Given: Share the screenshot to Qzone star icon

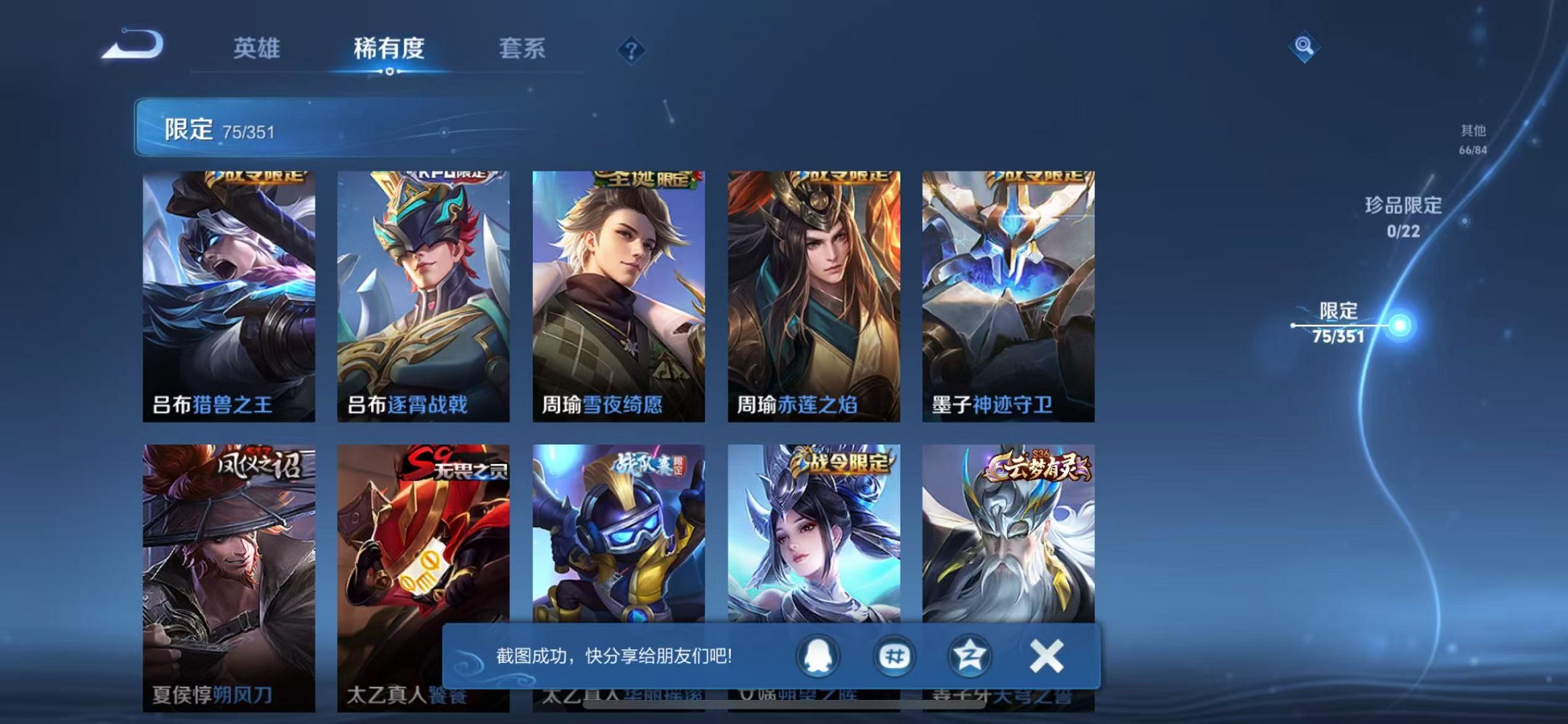Looking at the screenshot, I should pos(969,656).
